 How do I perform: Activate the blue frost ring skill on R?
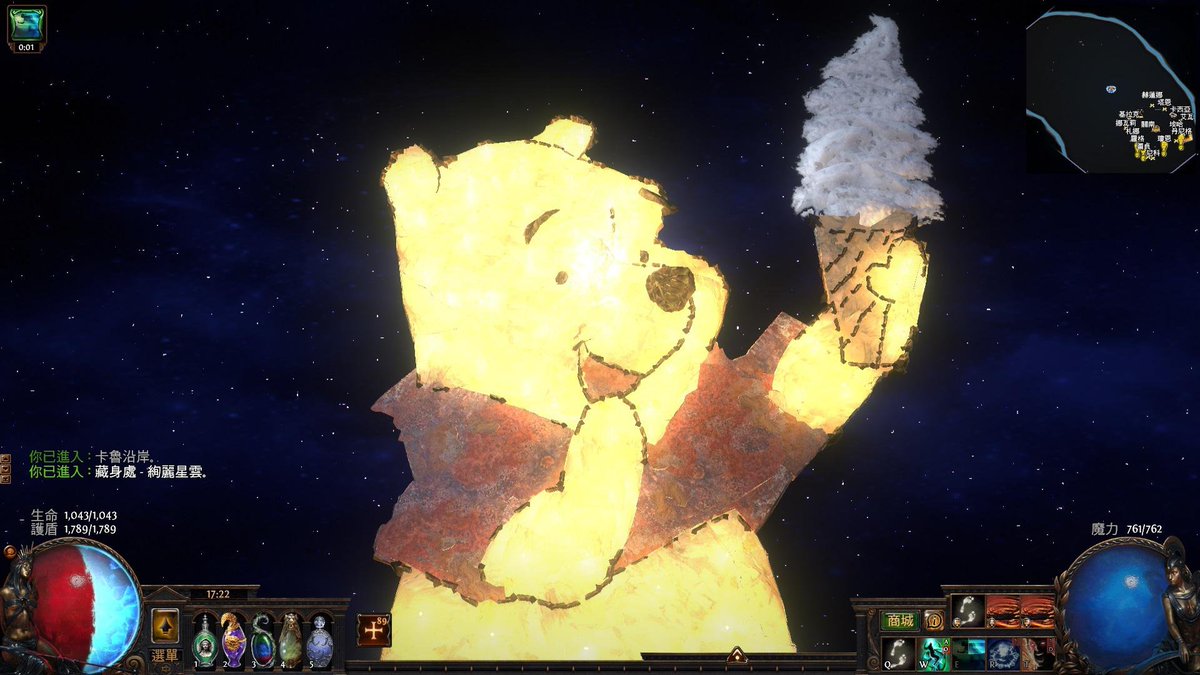click(x=1003, y=653)
